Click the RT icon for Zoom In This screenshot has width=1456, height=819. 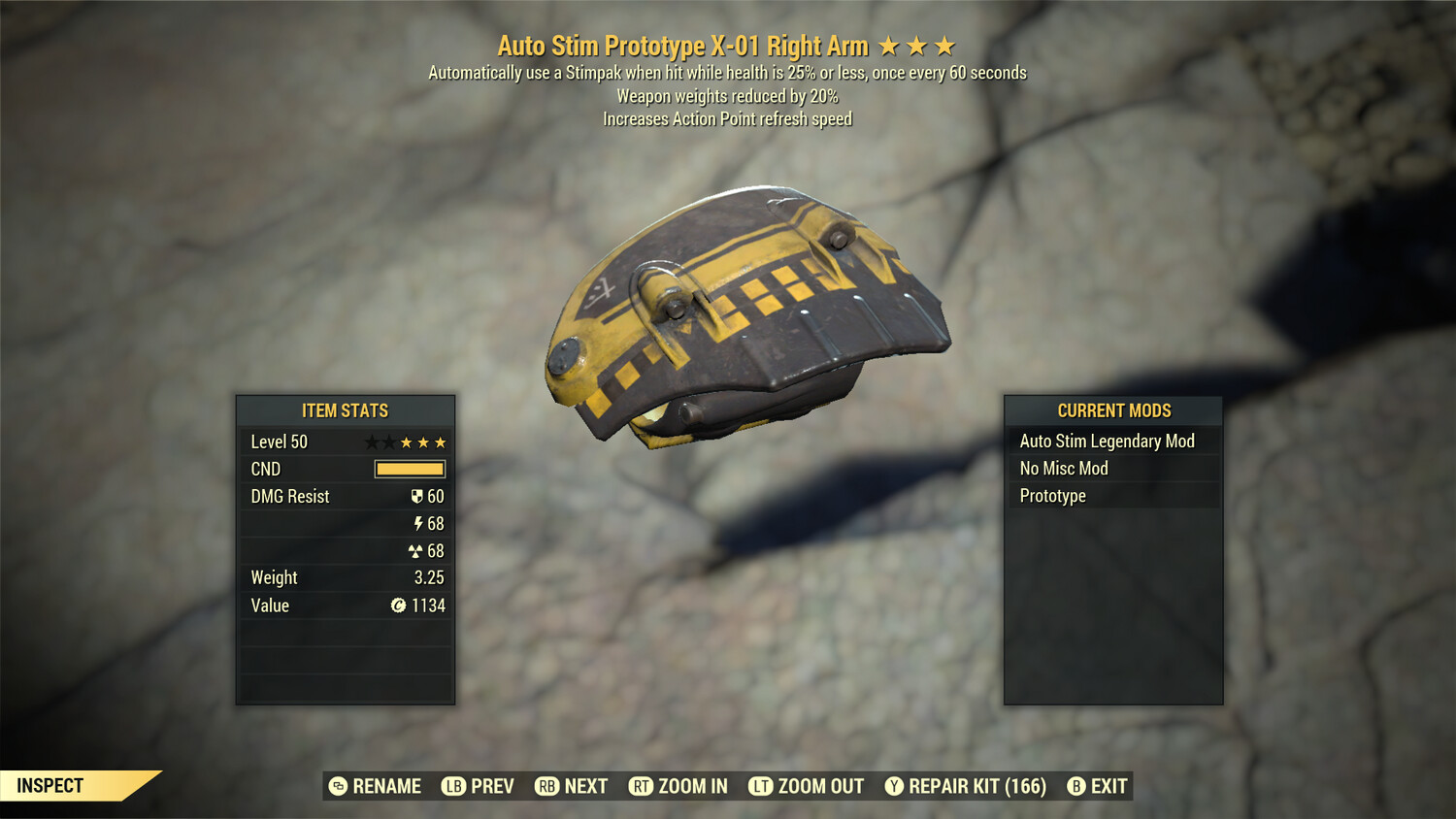(x=643, y=786)
